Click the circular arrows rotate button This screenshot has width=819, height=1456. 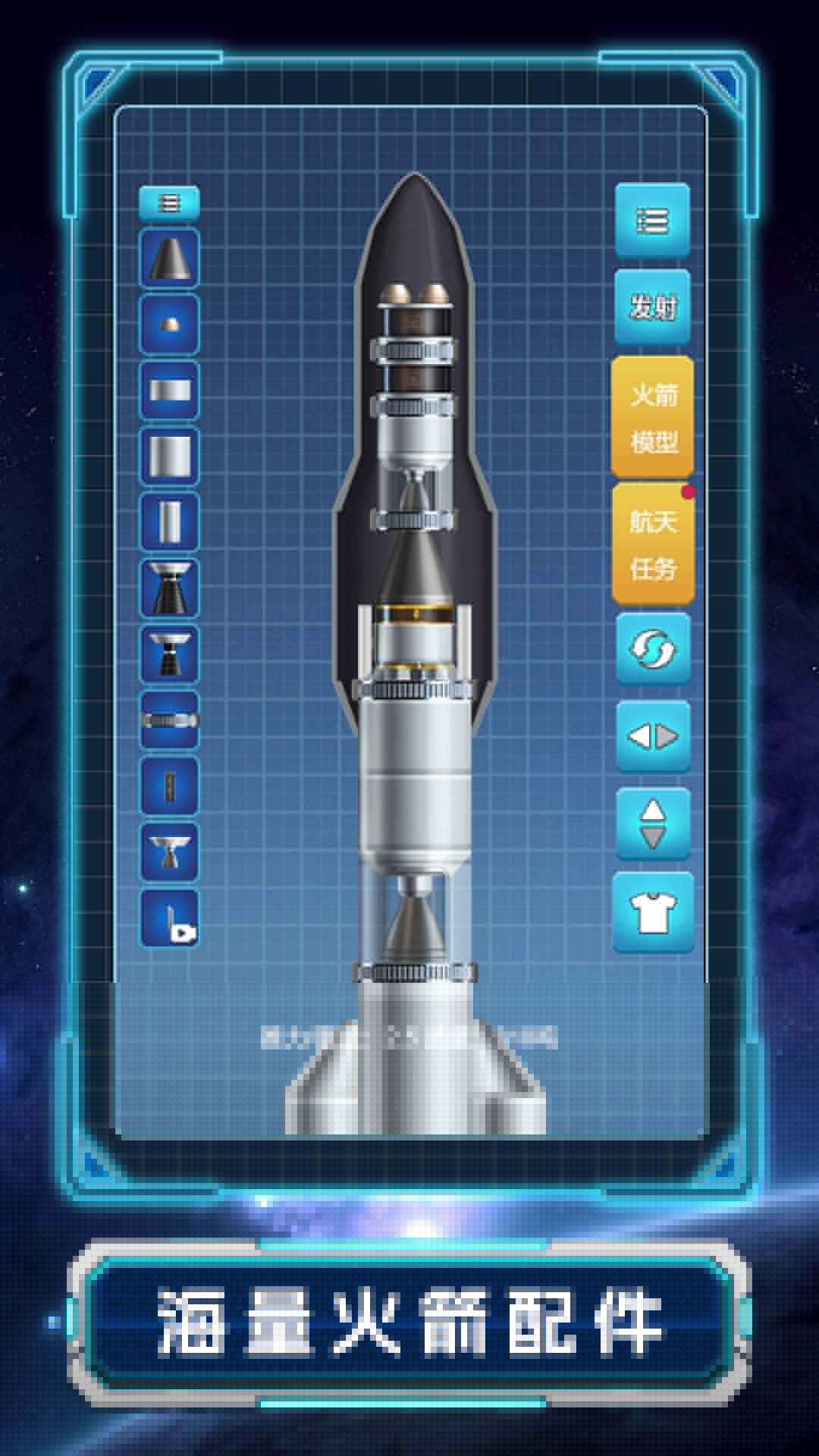point(652,650)
